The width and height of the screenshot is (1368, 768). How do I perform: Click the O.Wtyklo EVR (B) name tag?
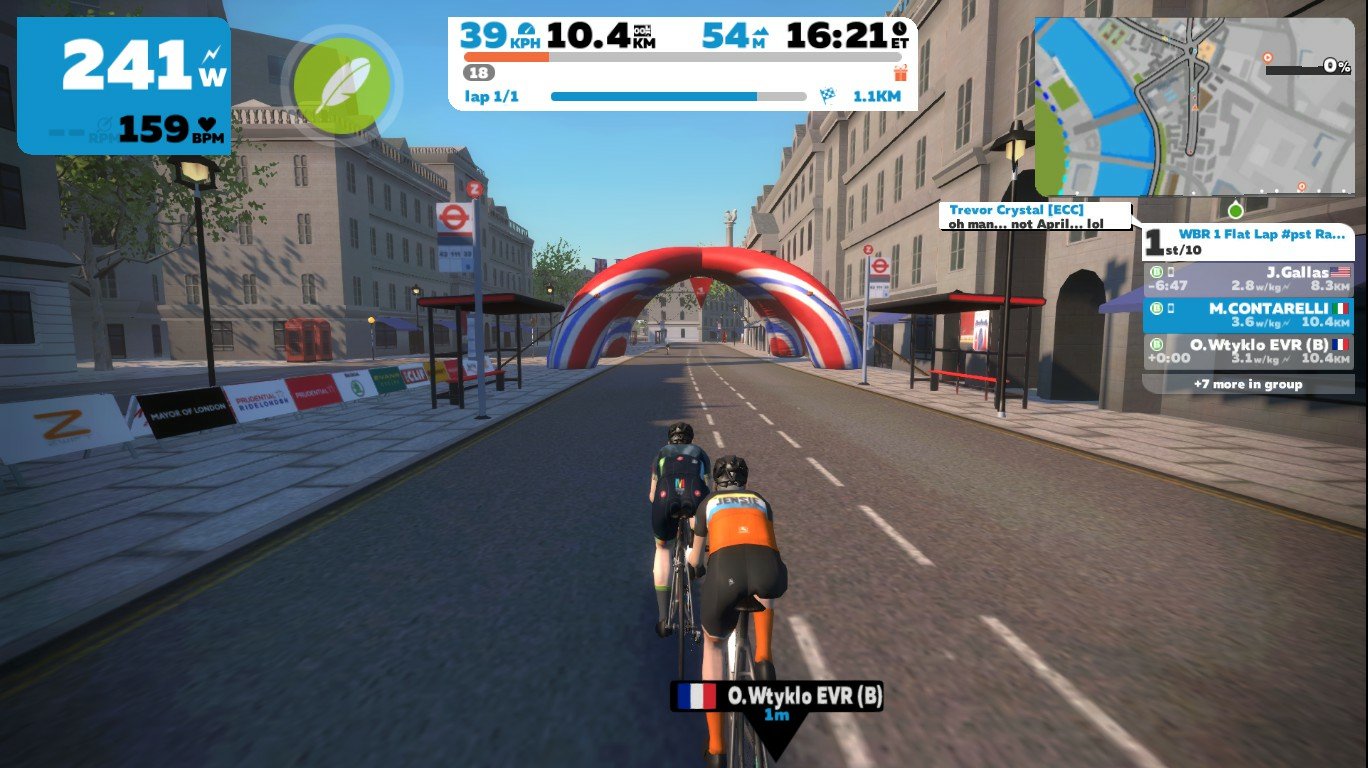(x=776, y=697)
